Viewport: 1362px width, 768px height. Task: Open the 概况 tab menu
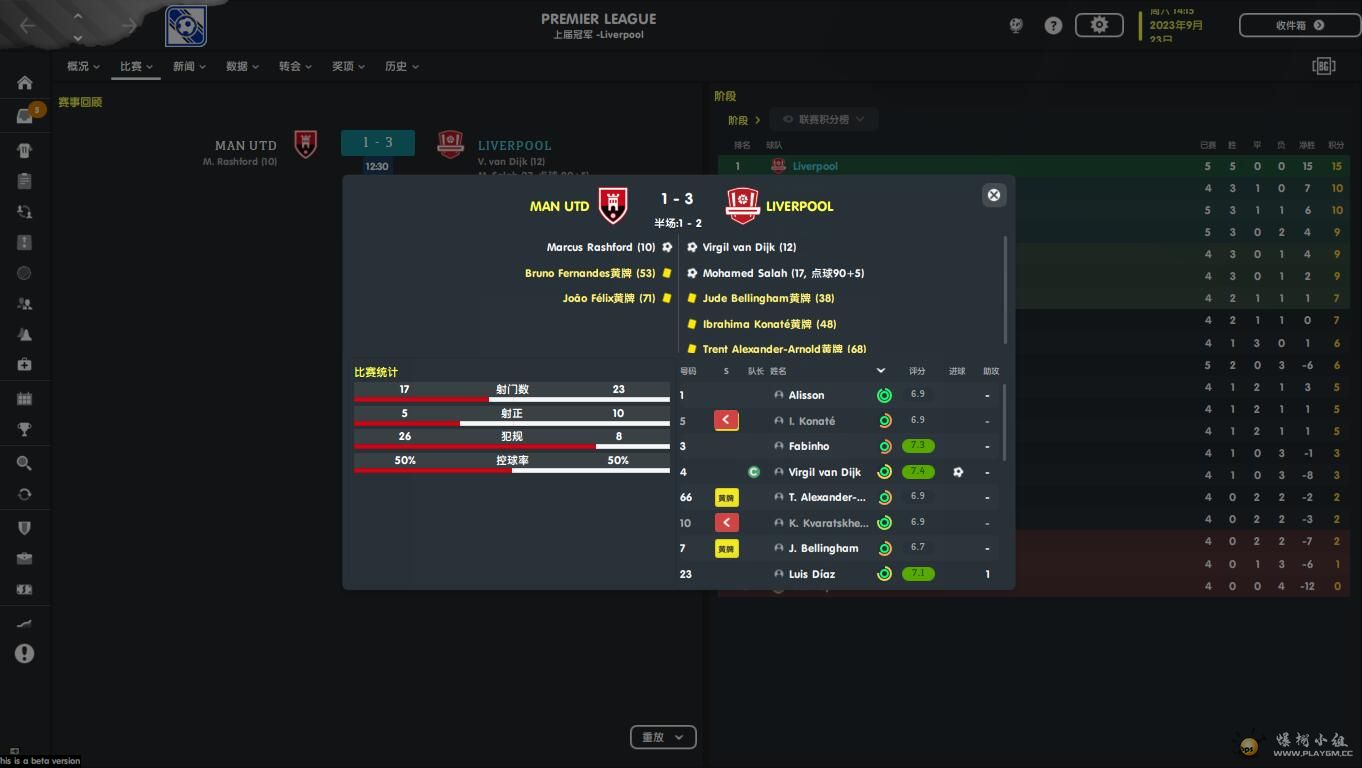click(83, 66)
